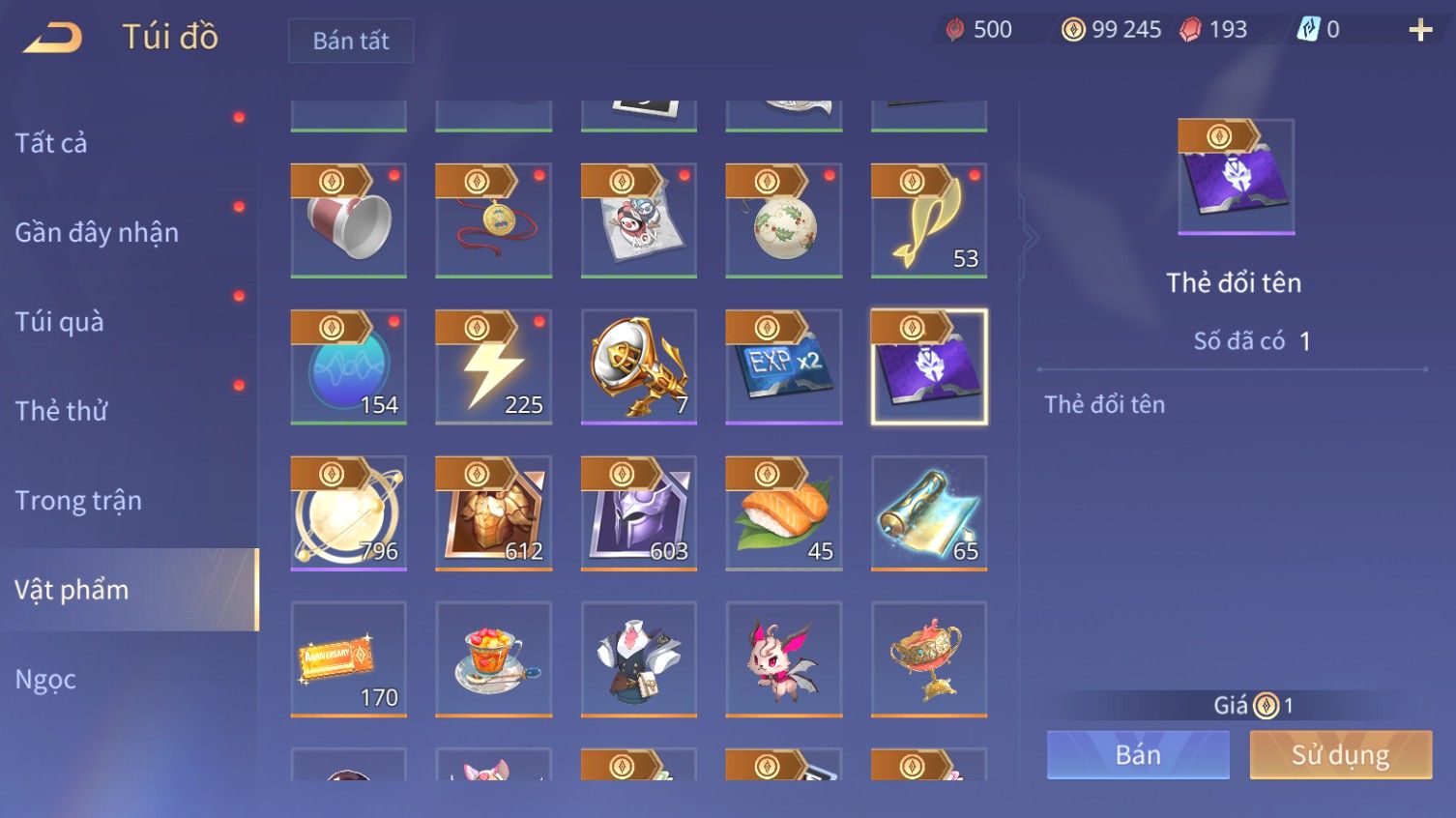
Task: Switch to the Tất cả tab
Action: [51, 143]
